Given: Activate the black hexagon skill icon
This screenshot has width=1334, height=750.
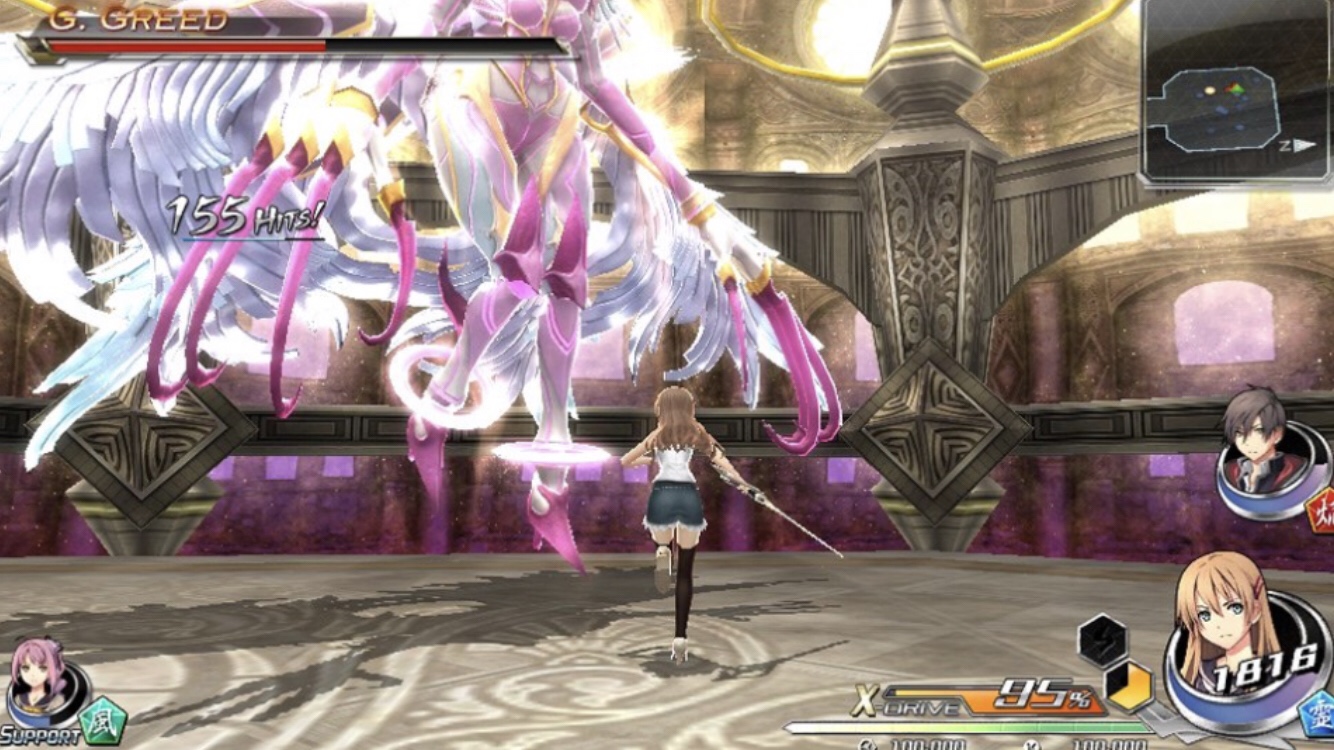Looking at the screenshot, I should pos(1102,641).
